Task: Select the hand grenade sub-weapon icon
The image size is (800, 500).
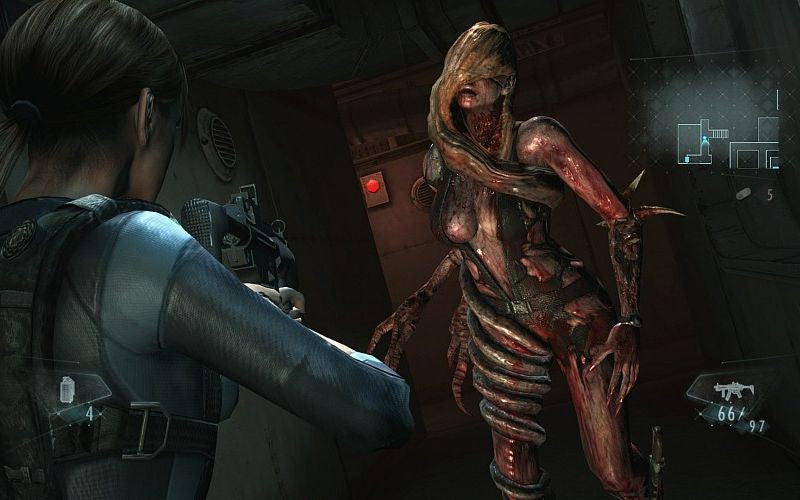Action: click(69, 387)
